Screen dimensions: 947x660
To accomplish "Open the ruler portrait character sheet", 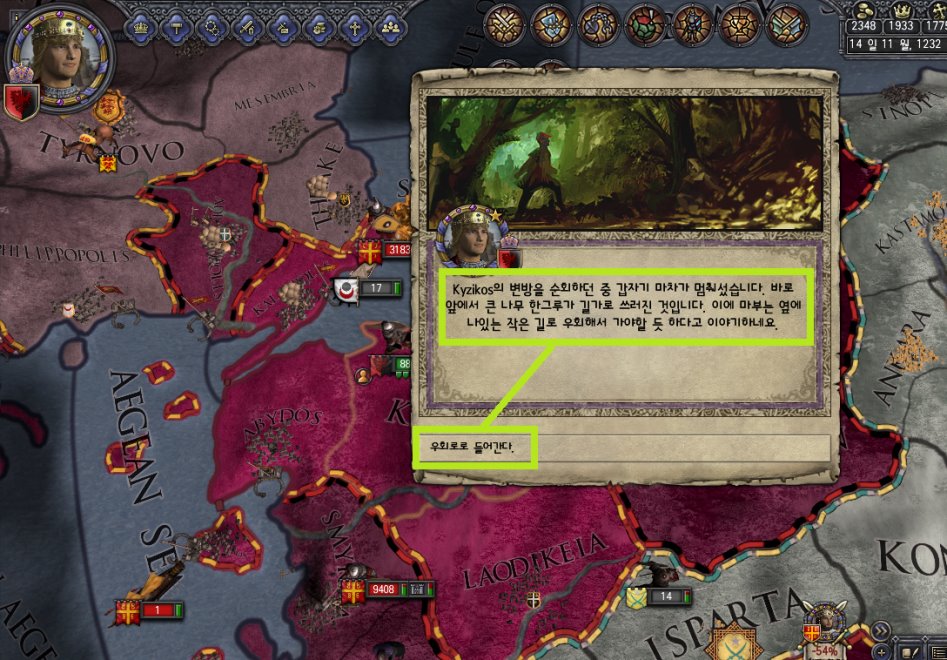I will 60,55.
